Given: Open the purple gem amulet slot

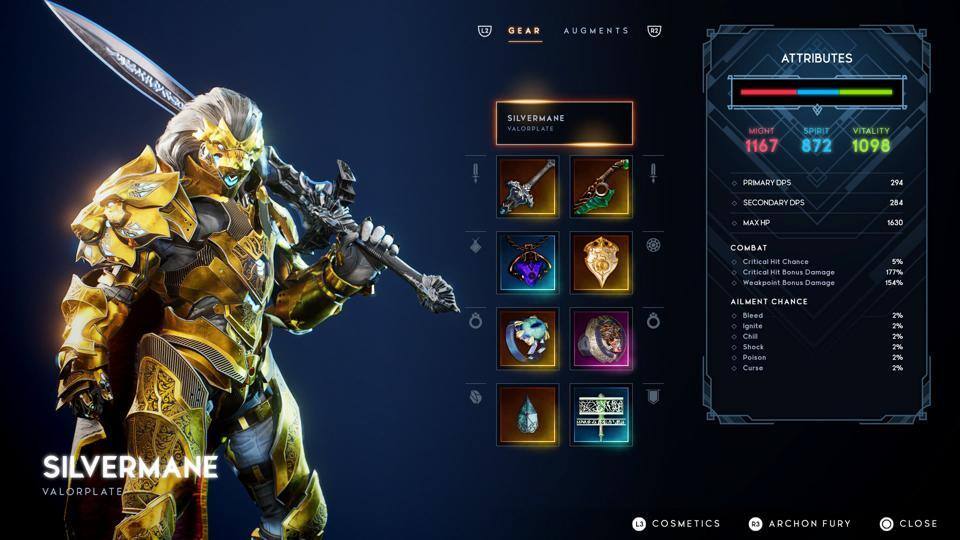Looking at the screenshot, I should point(527,263).
